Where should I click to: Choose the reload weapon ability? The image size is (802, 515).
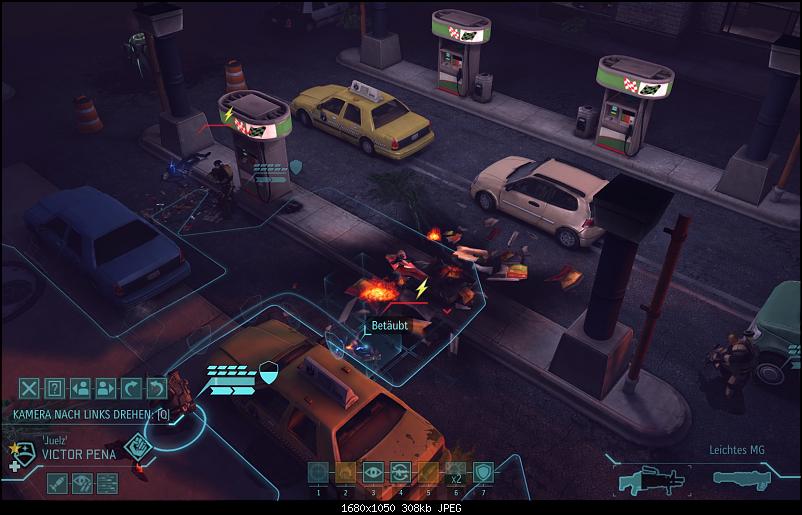coord(400,473)
